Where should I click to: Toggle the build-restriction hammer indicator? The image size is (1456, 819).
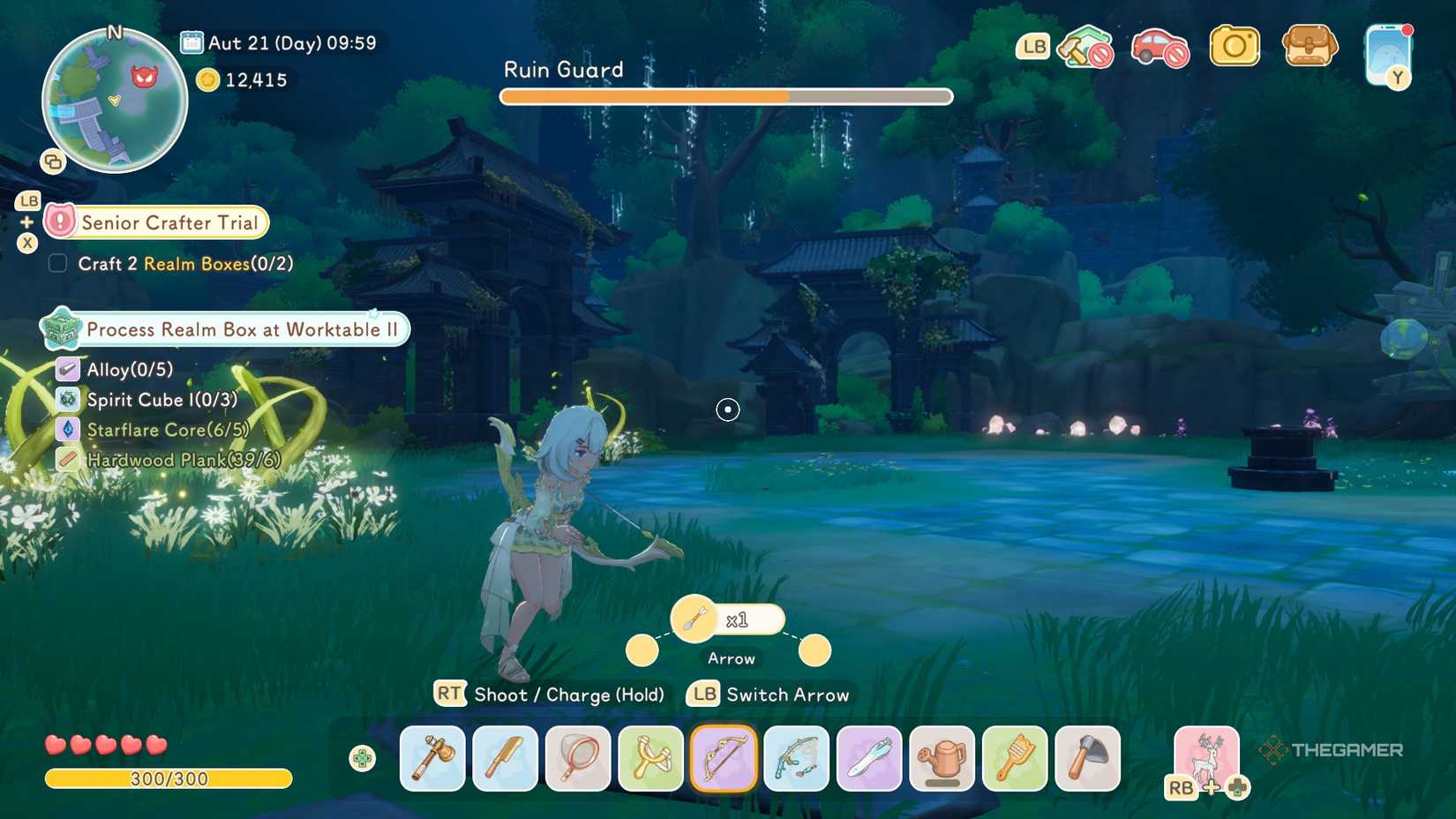pyautogui.click(x=1084, y=46)
